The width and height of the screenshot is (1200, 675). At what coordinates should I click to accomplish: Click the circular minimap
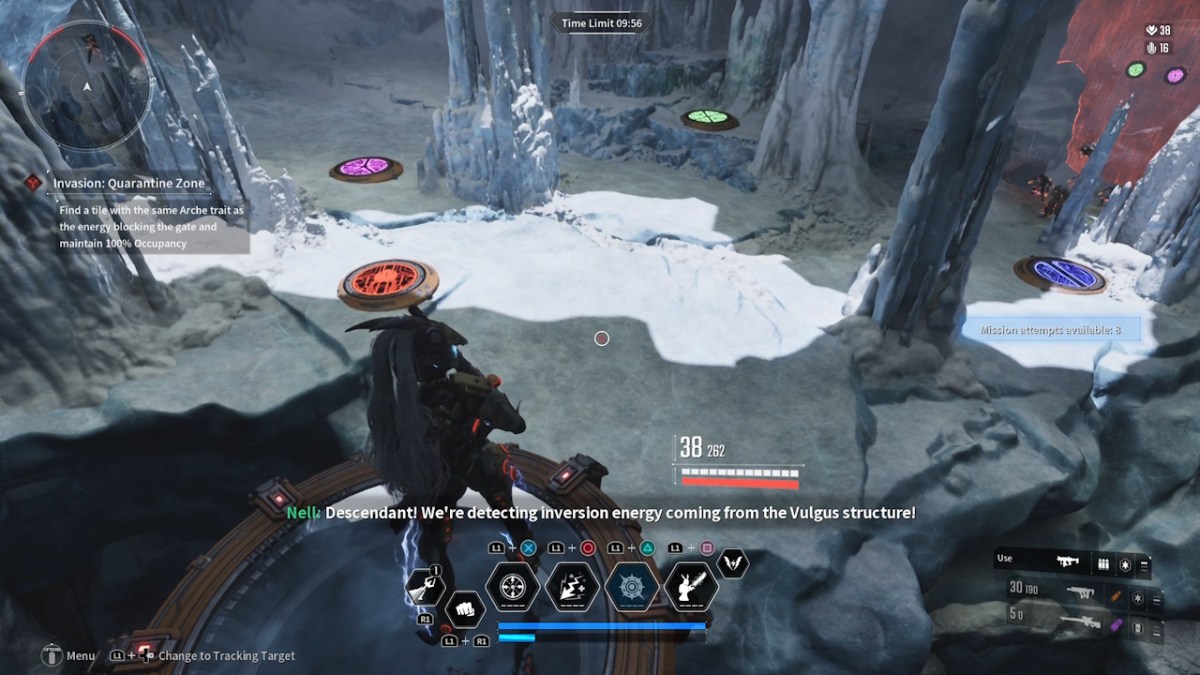(88, 88)
